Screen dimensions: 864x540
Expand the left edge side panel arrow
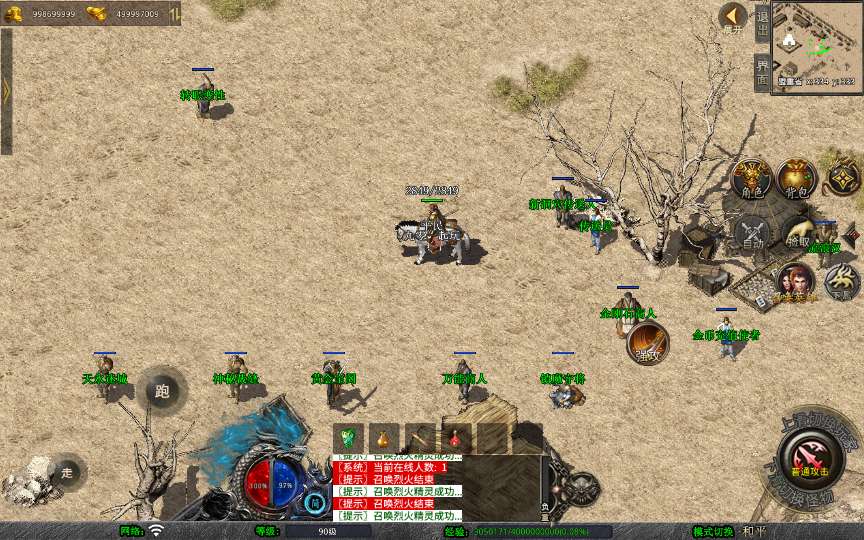click(x=6, y=91)
